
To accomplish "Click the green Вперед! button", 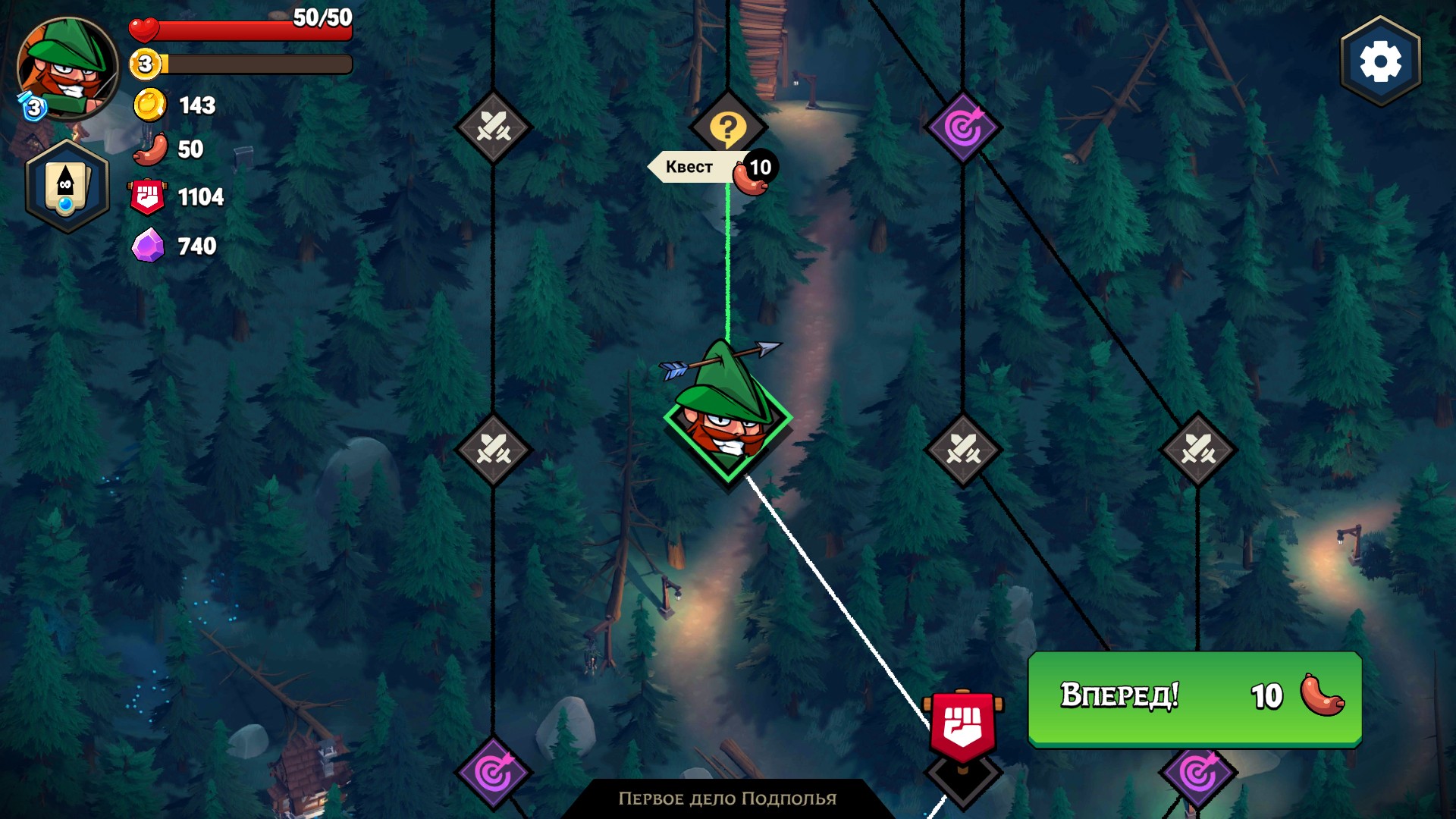I will click(1194, 698).
